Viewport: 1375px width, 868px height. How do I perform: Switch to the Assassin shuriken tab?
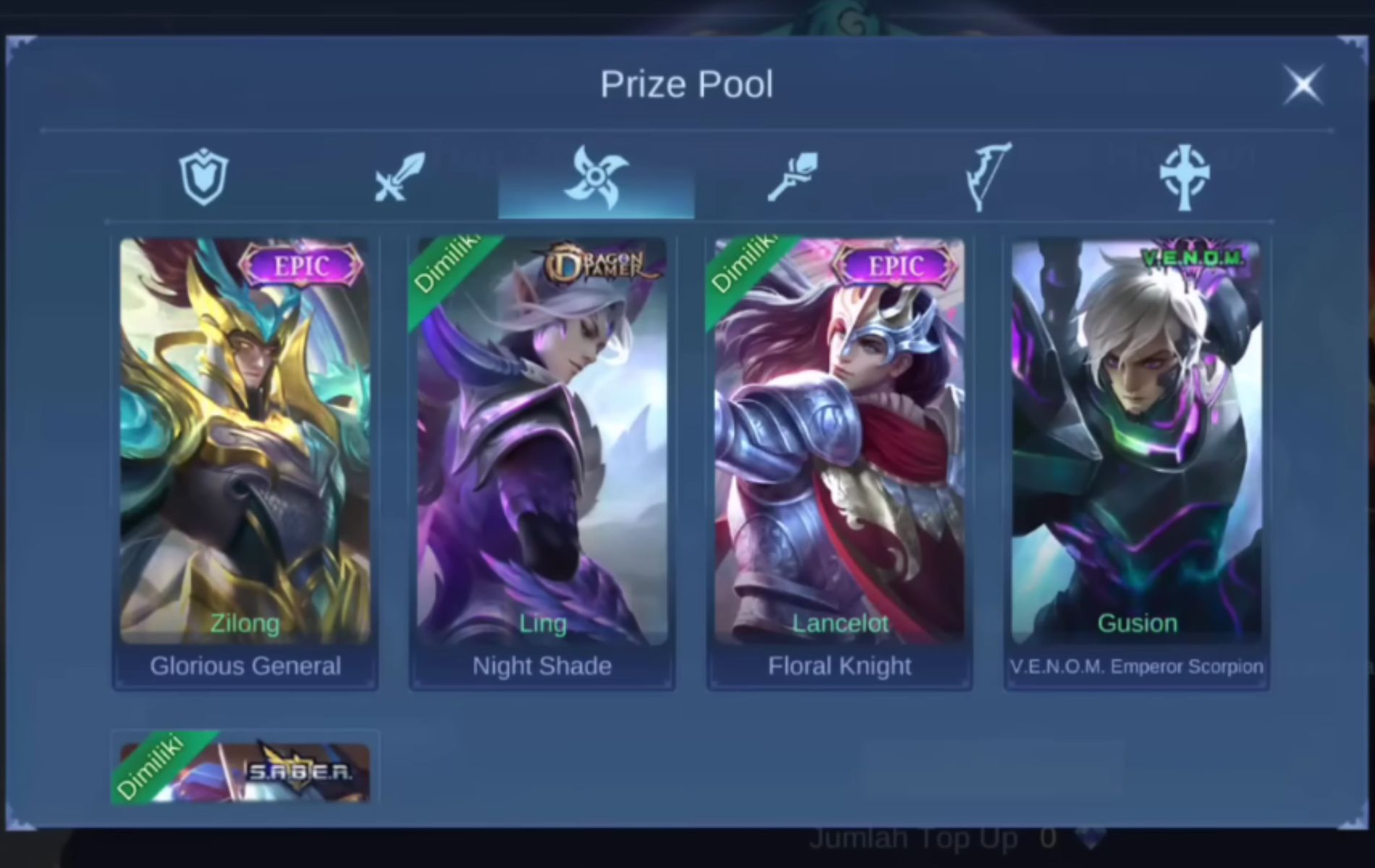click(596, 176)
